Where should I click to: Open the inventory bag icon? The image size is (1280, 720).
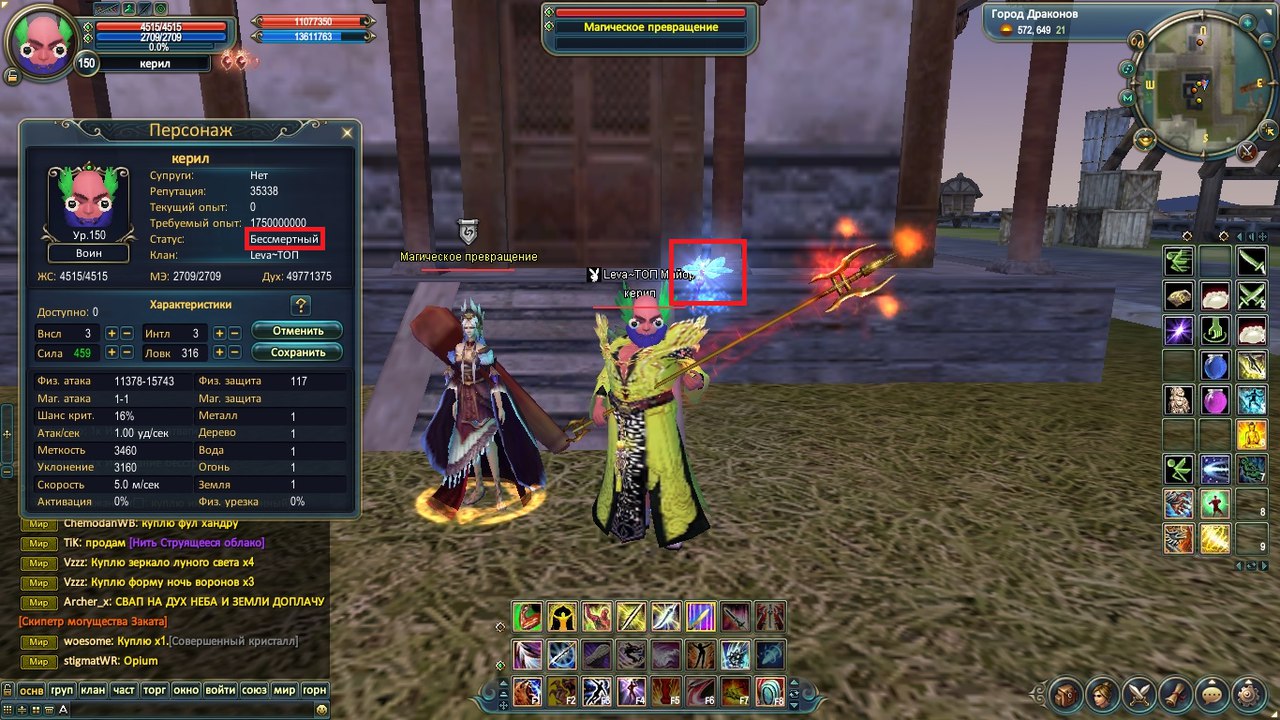click(x=1066, y=692)
